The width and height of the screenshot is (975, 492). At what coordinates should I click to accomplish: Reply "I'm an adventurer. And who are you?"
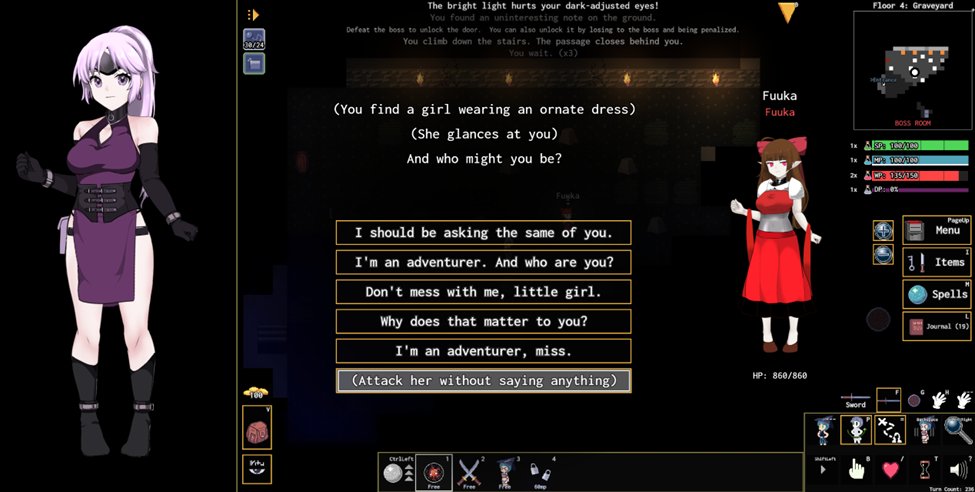click(x=483, y=263)
